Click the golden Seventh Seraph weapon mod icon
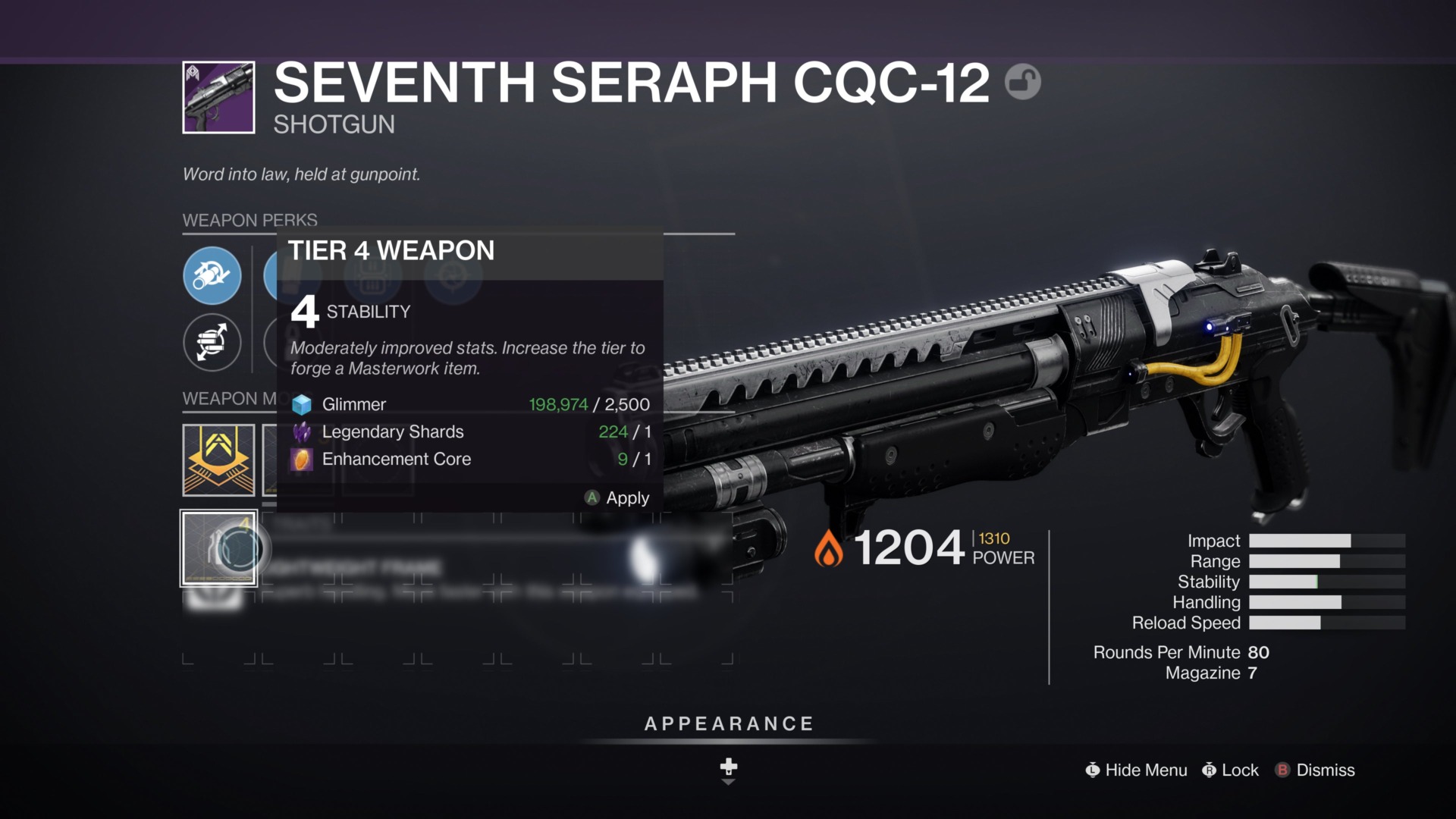 coord(218,460)
